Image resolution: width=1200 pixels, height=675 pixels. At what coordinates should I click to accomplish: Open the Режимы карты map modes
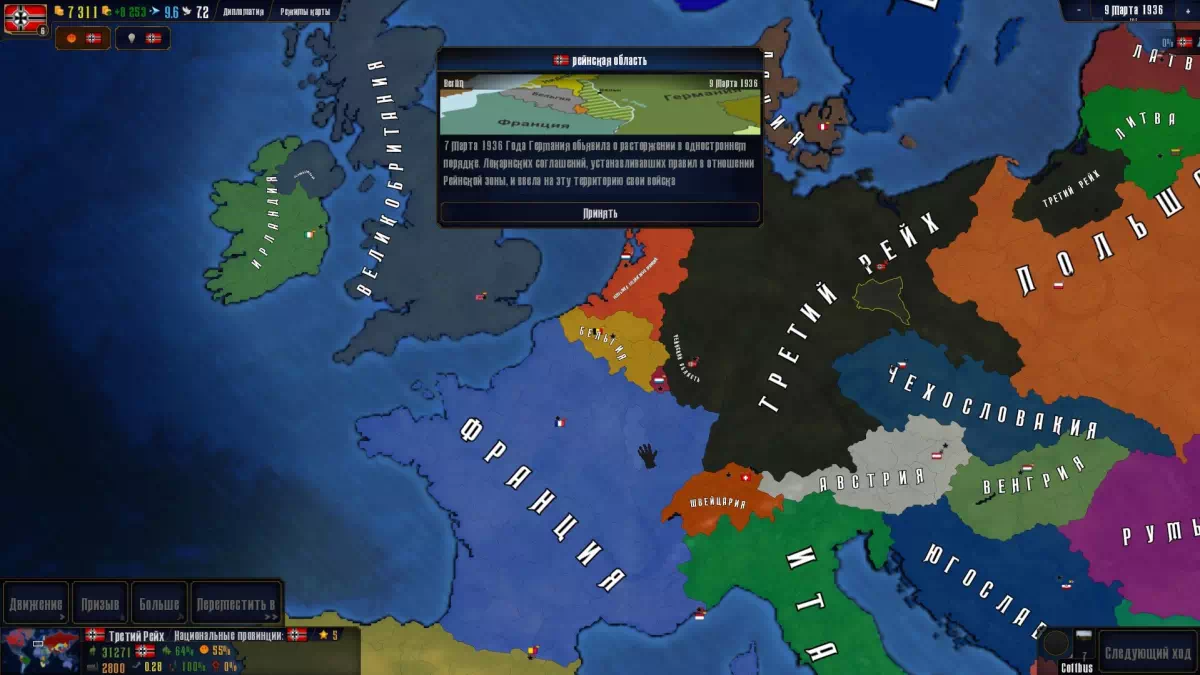tap(307, 12)
